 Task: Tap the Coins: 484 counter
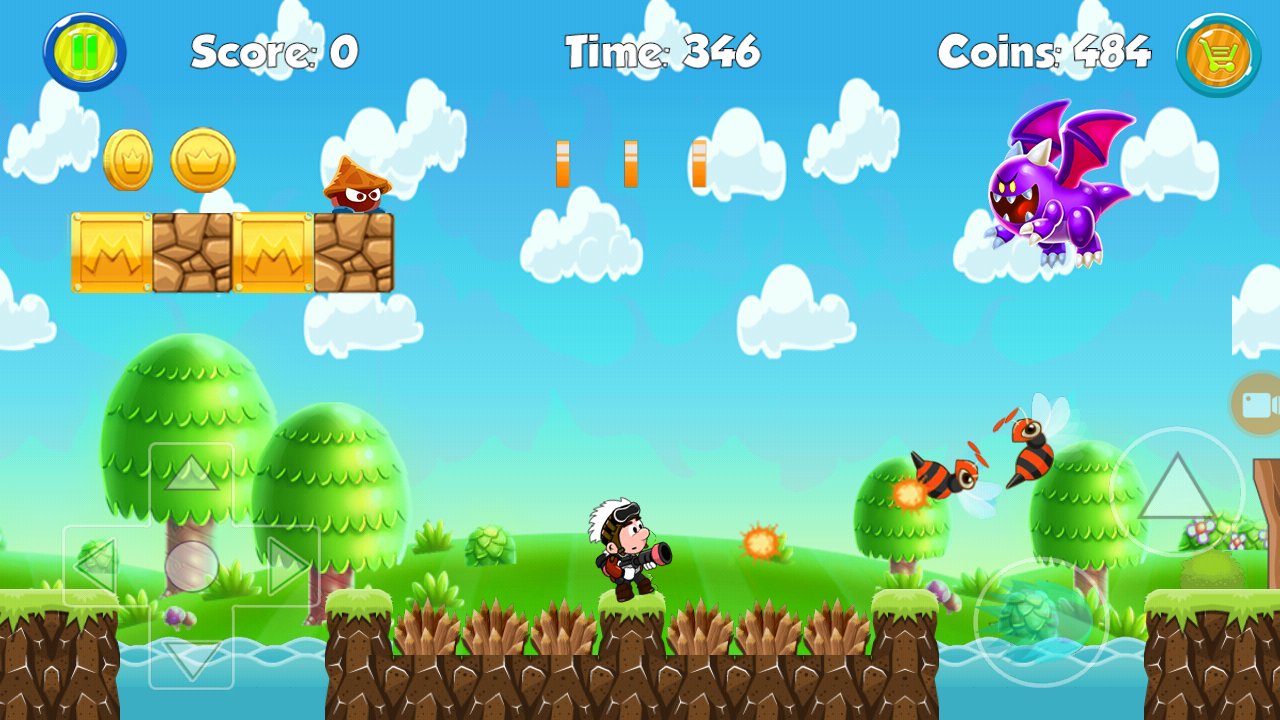tap(1046, 50)
